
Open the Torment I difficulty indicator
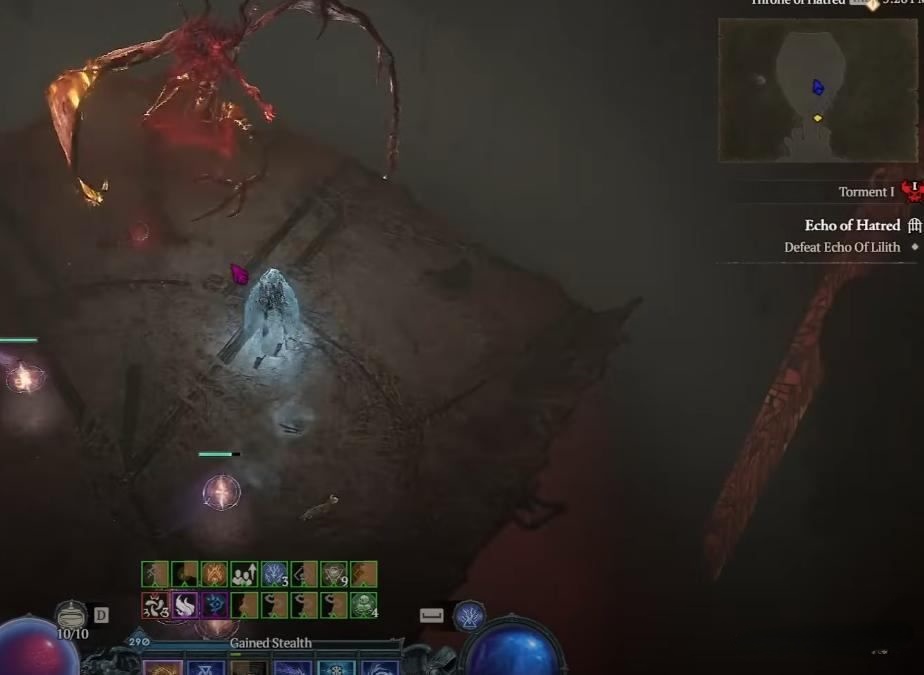[867, 192]
